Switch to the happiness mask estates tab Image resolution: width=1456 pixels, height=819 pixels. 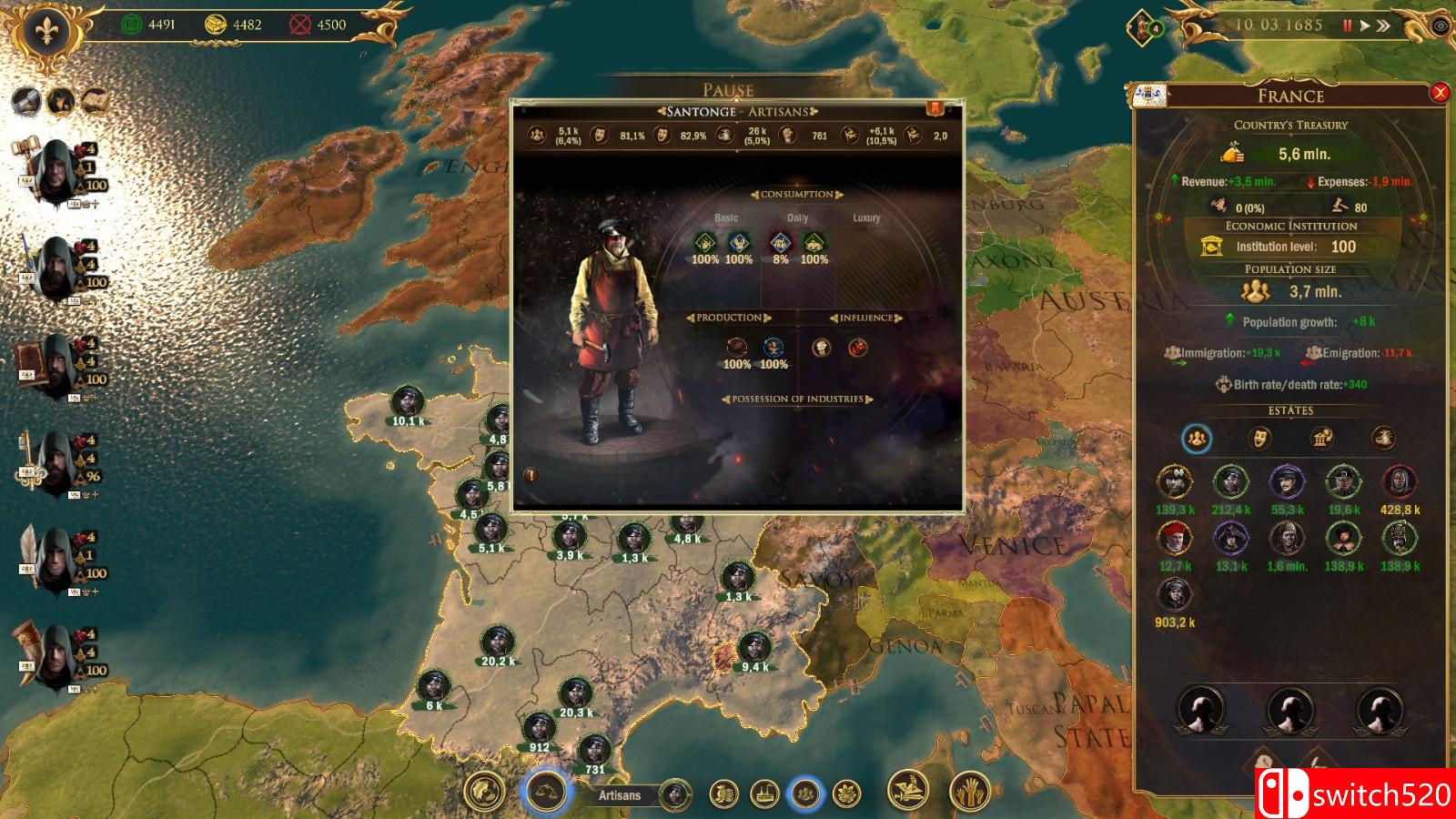pos(1259,439)
